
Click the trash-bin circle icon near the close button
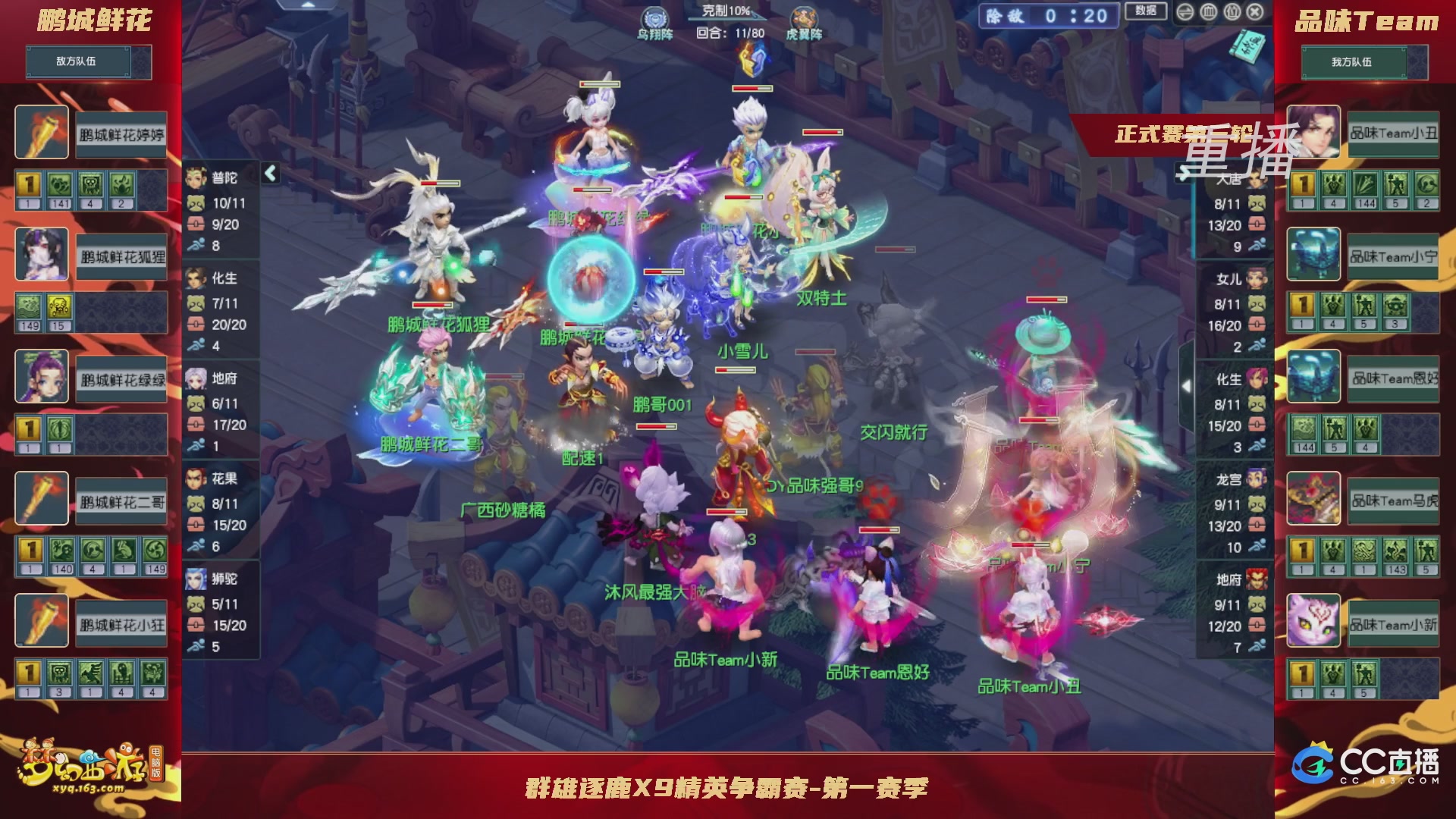(1207, 13)
